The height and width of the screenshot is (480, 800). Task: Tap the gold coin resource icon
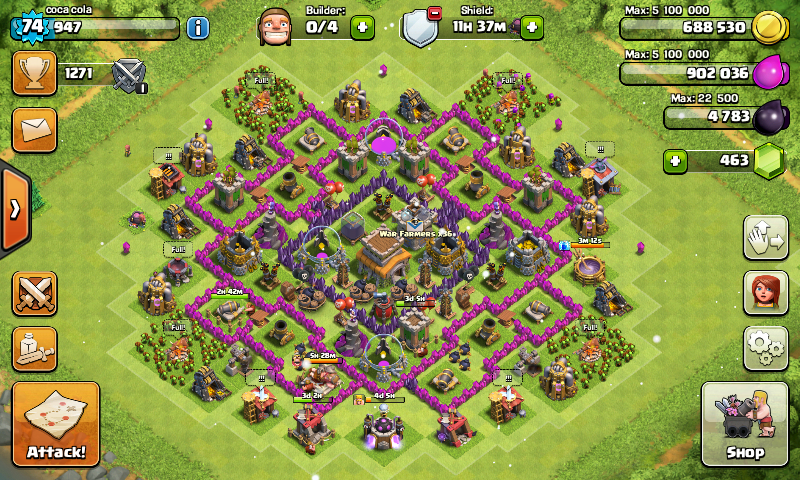tap(767, 27)
